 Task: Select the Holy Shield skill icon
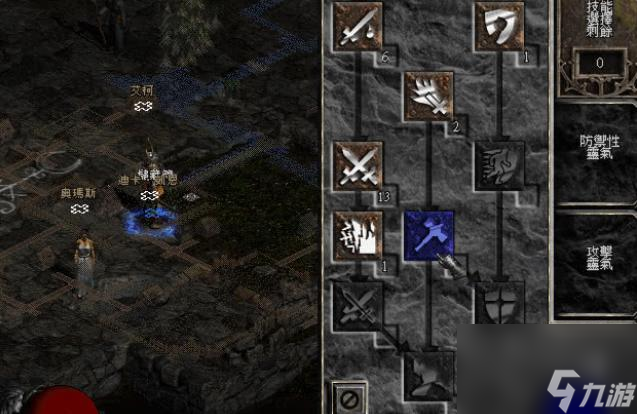(x=498, y=303)
